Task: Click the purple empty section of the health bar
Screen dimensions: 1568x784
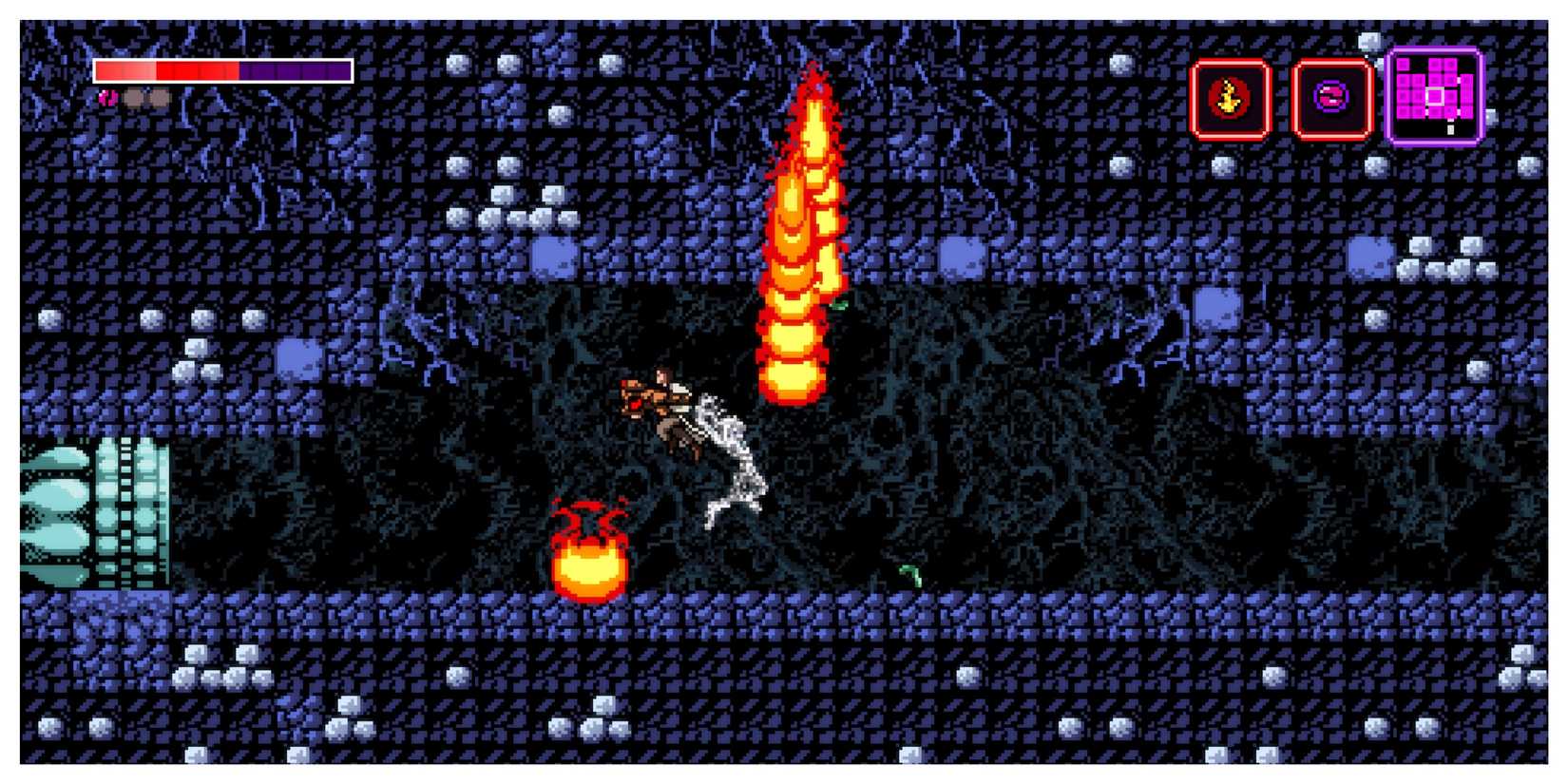Action: point(295,70)
